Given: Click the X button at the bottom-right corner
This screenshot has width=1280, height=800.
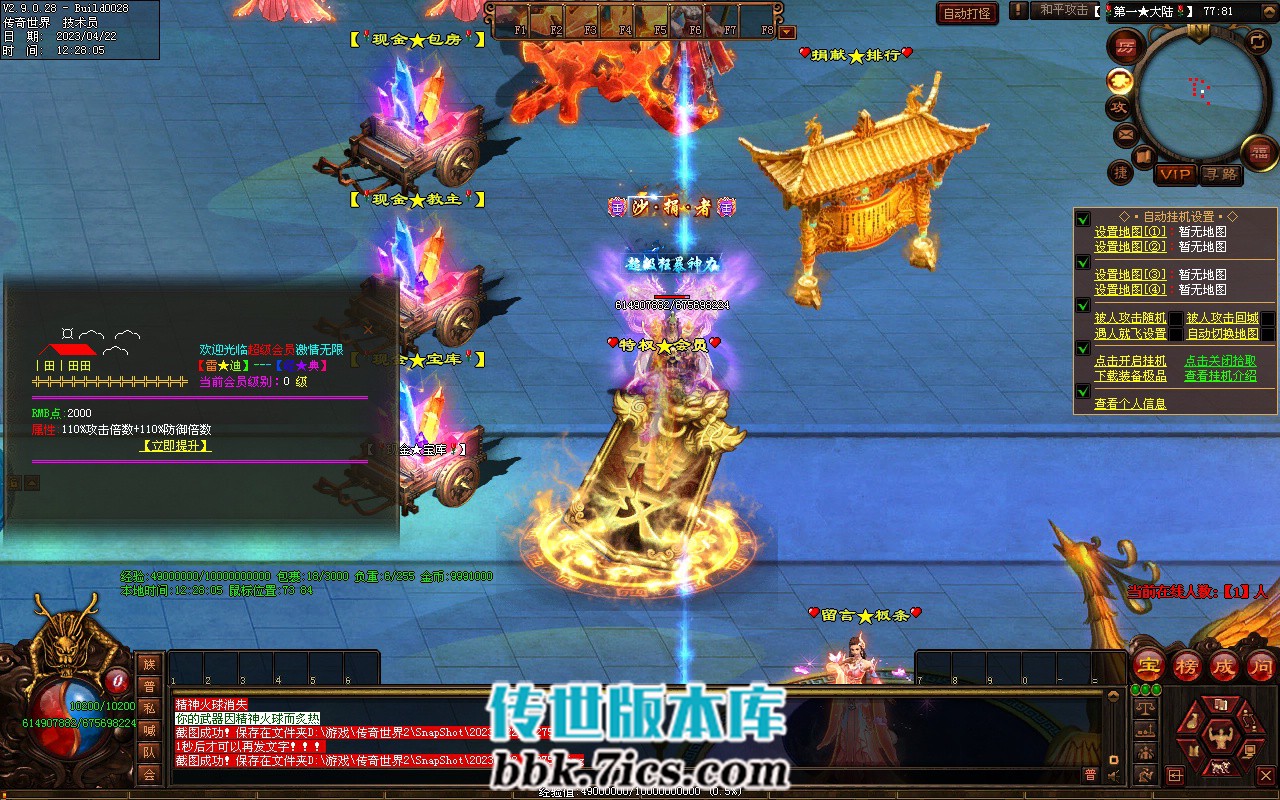Looking at the screenshot, I should pos(1265,775).
